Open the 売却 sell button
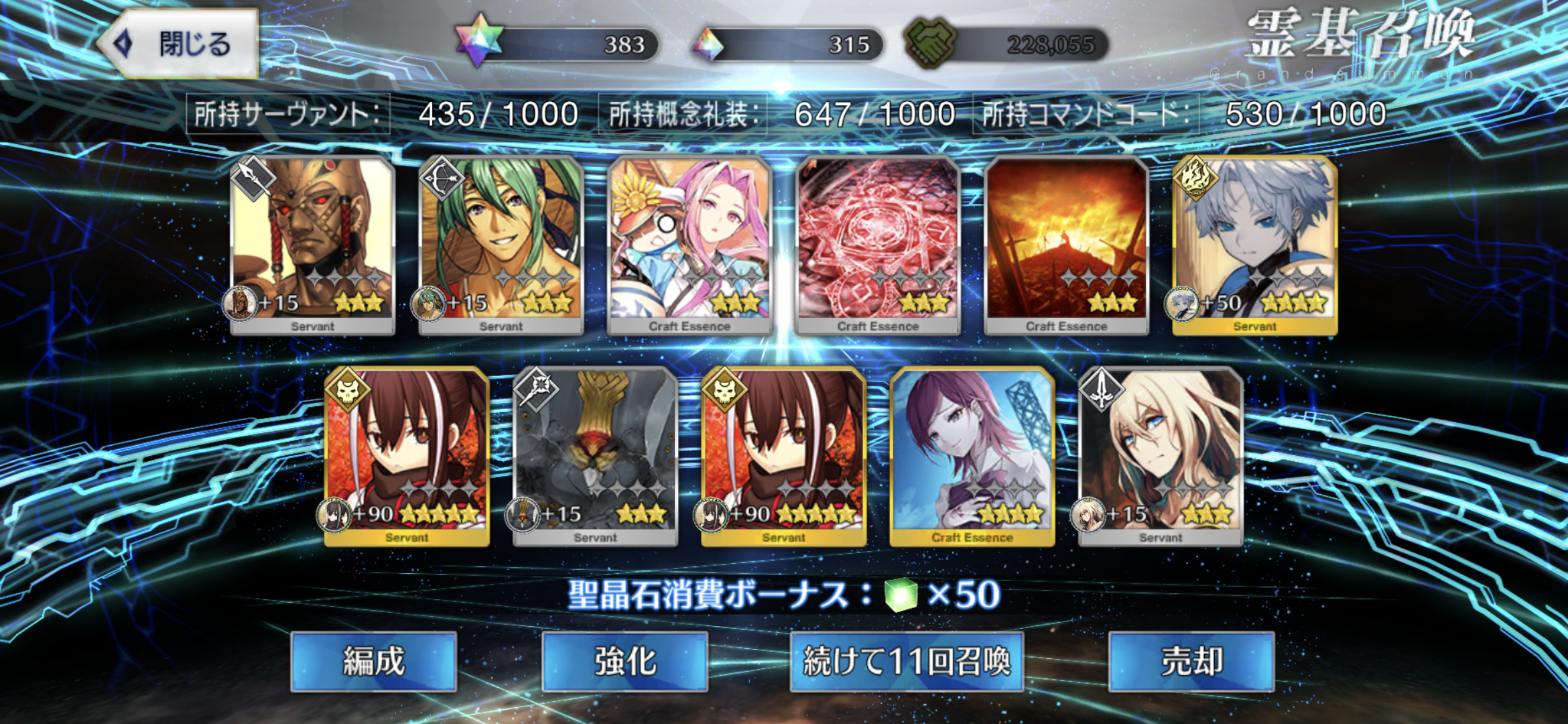Viewport: 1568px width, 724px height. click(1191, 662)
